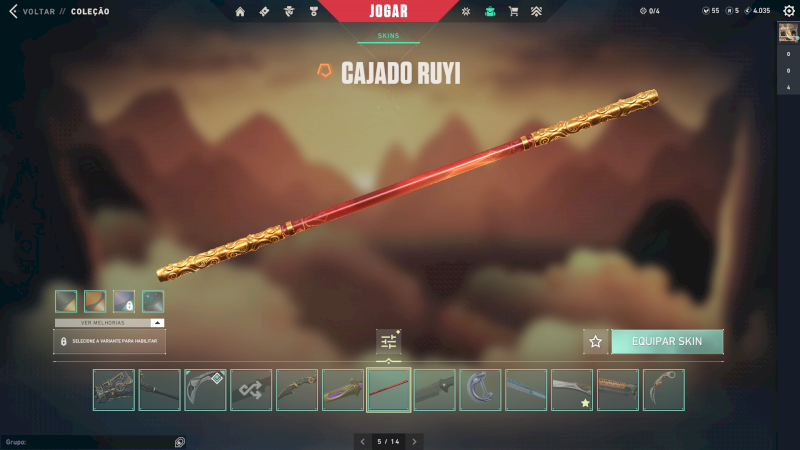
Task: Open the filter sliders icon above the skin row
Action: pyautogui.click(x=388, y=342)
